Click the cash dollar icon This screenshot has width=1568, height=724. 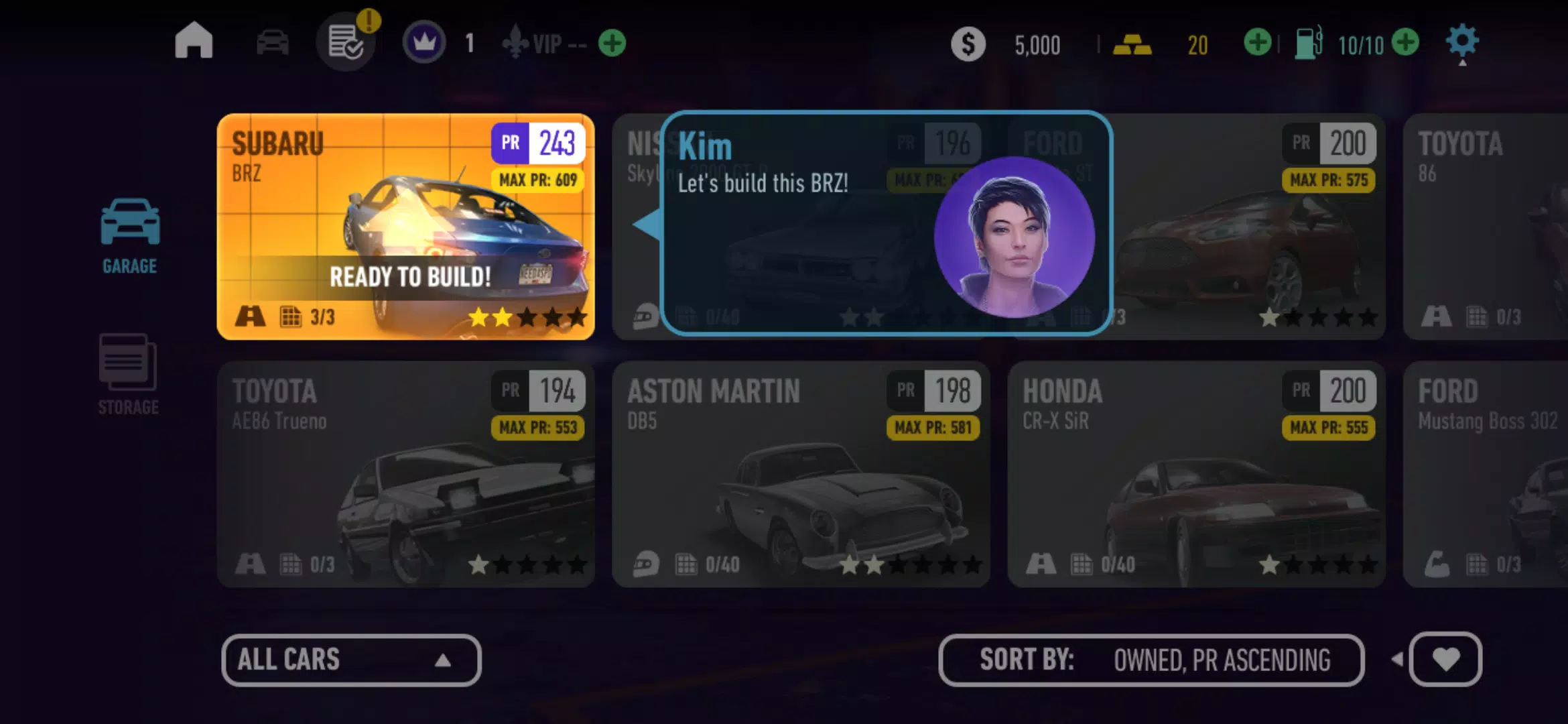click(968, 44)
